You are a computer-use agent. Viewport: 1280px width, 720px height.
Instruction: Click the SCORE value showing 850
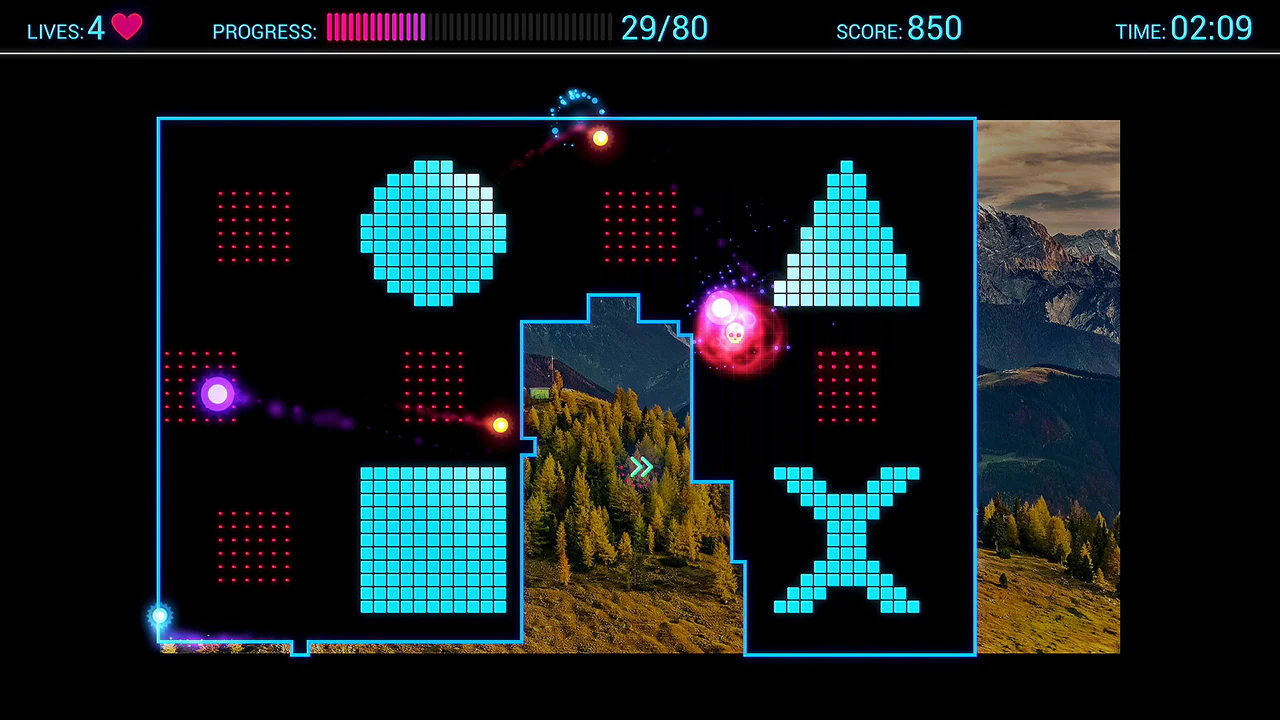[x=934, y=28]
